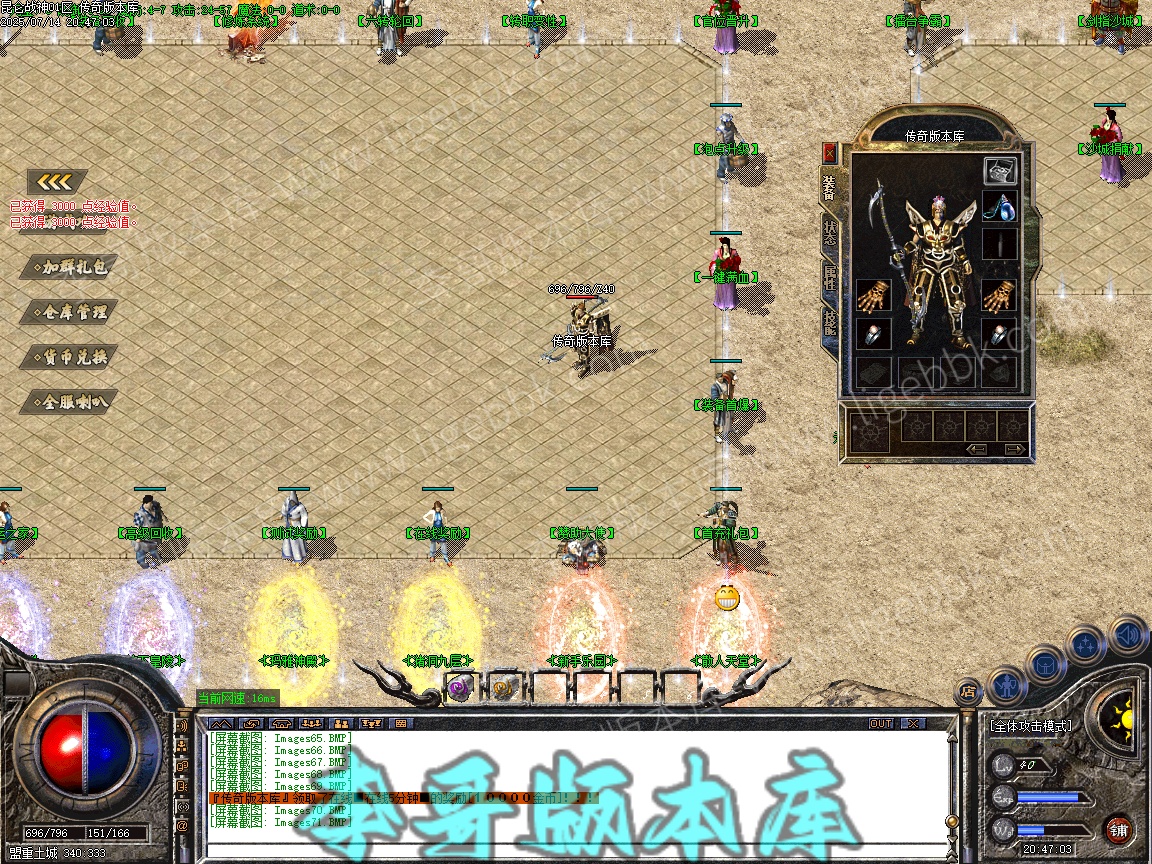Screen dimensions: 1152x864
Task: Open the red 铺 stall button
Action: pos(1118,829)
